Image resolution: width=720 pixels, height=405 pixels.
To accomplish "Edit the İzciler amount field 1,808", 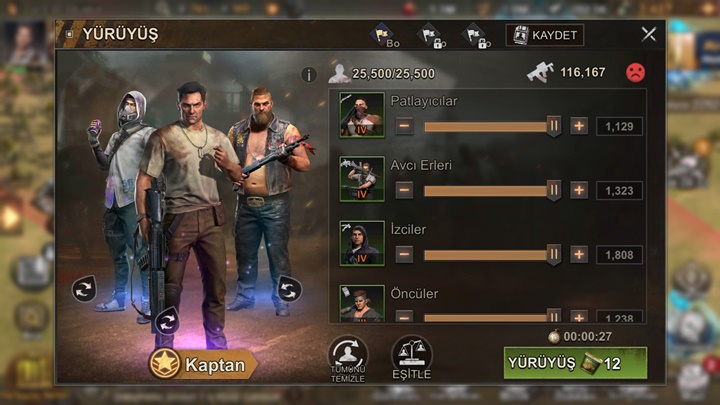I will [619, 254].
